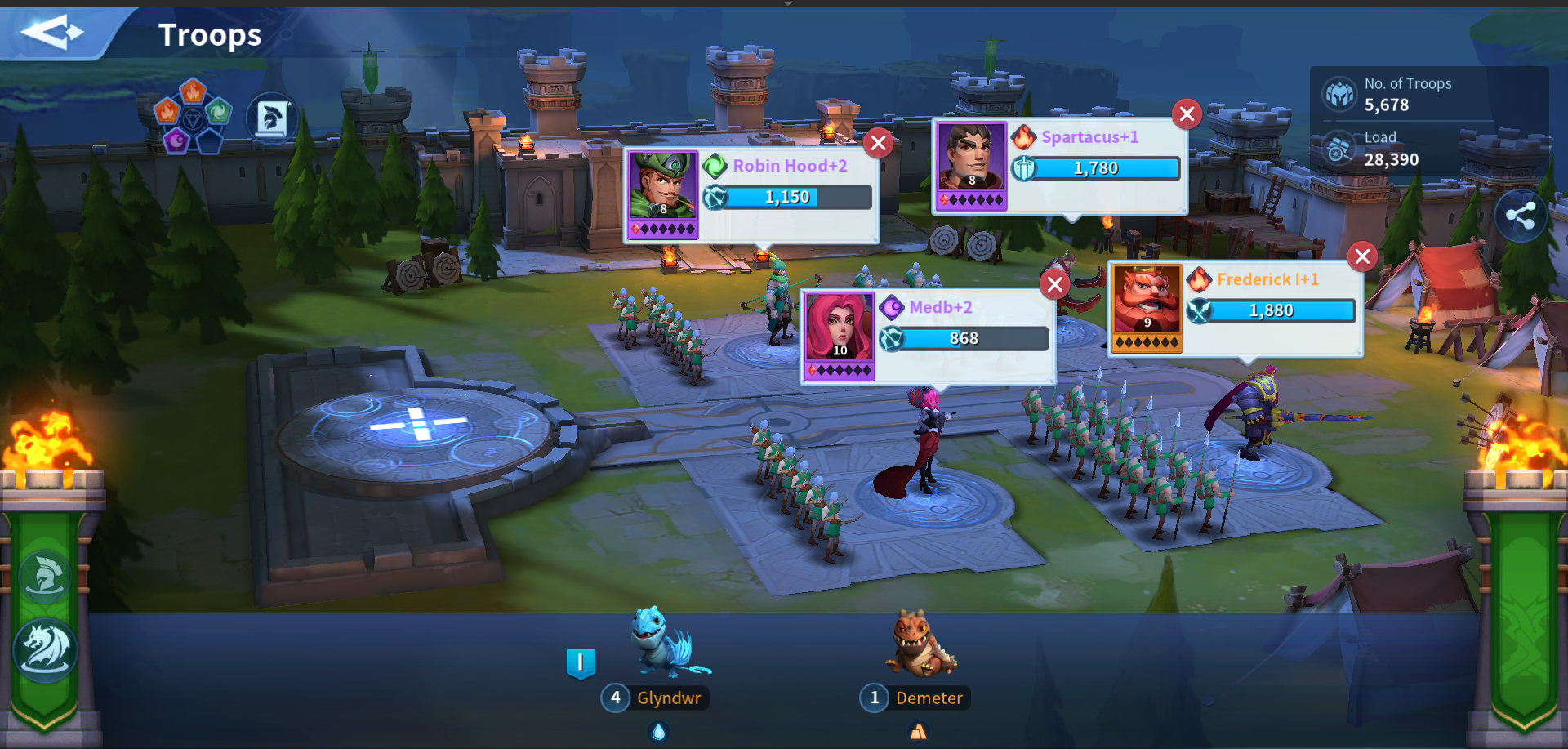
Task: Open the troop scroll log icon
Action: [272, 119]
